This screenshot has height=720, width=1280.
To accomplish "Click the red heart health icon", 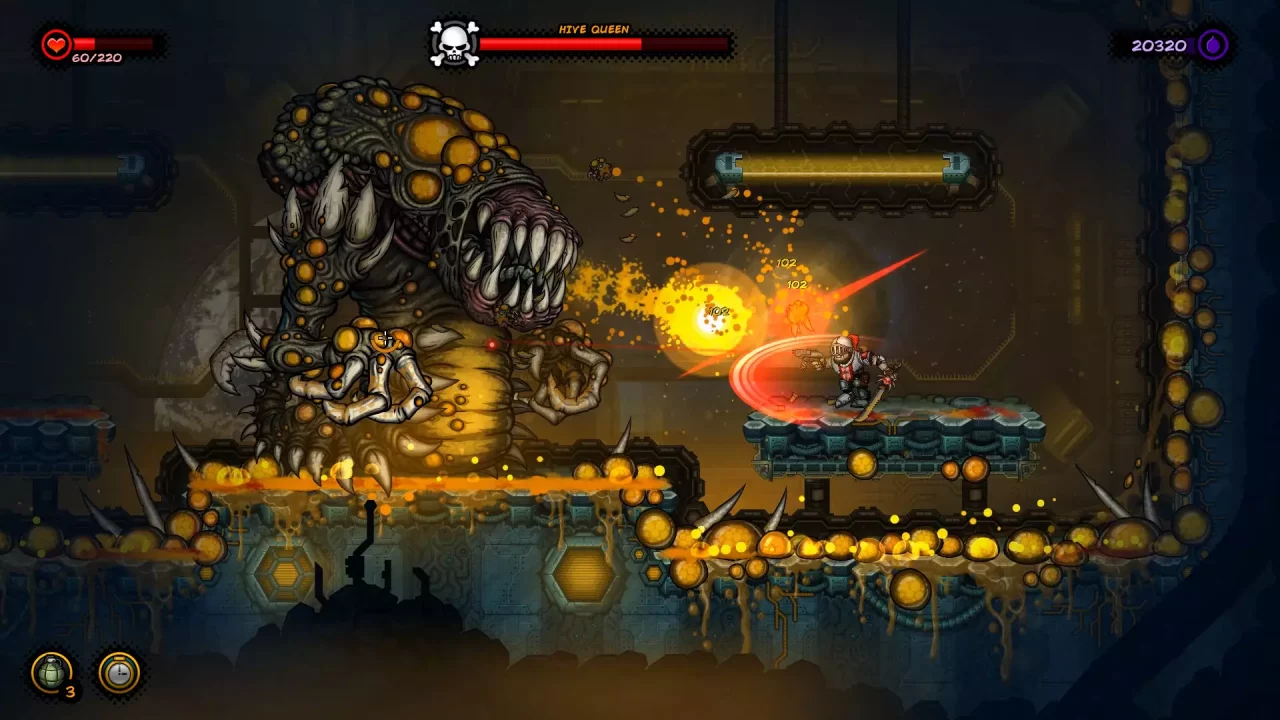I will pyautogui.click(x=55, y=43).
